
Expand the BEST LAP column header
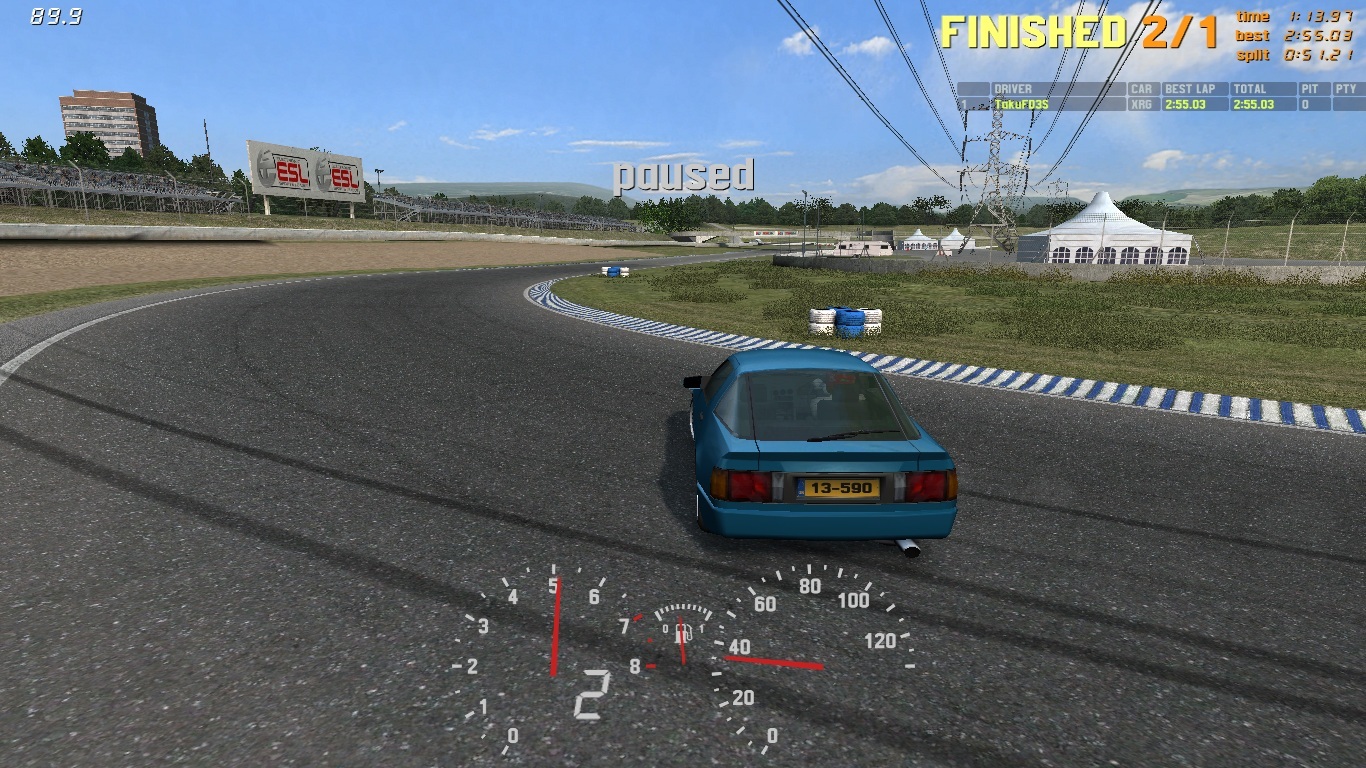1190,89
